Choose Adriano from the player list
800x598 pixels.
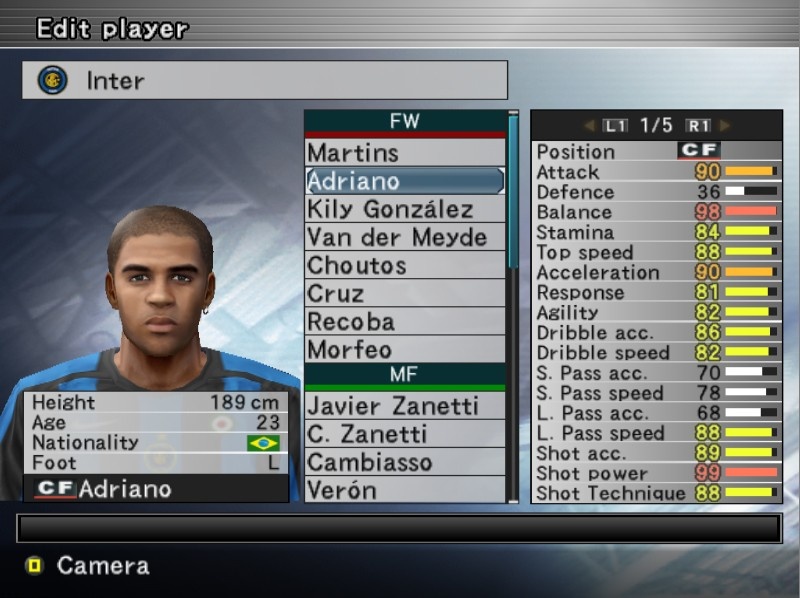point(404,181)
